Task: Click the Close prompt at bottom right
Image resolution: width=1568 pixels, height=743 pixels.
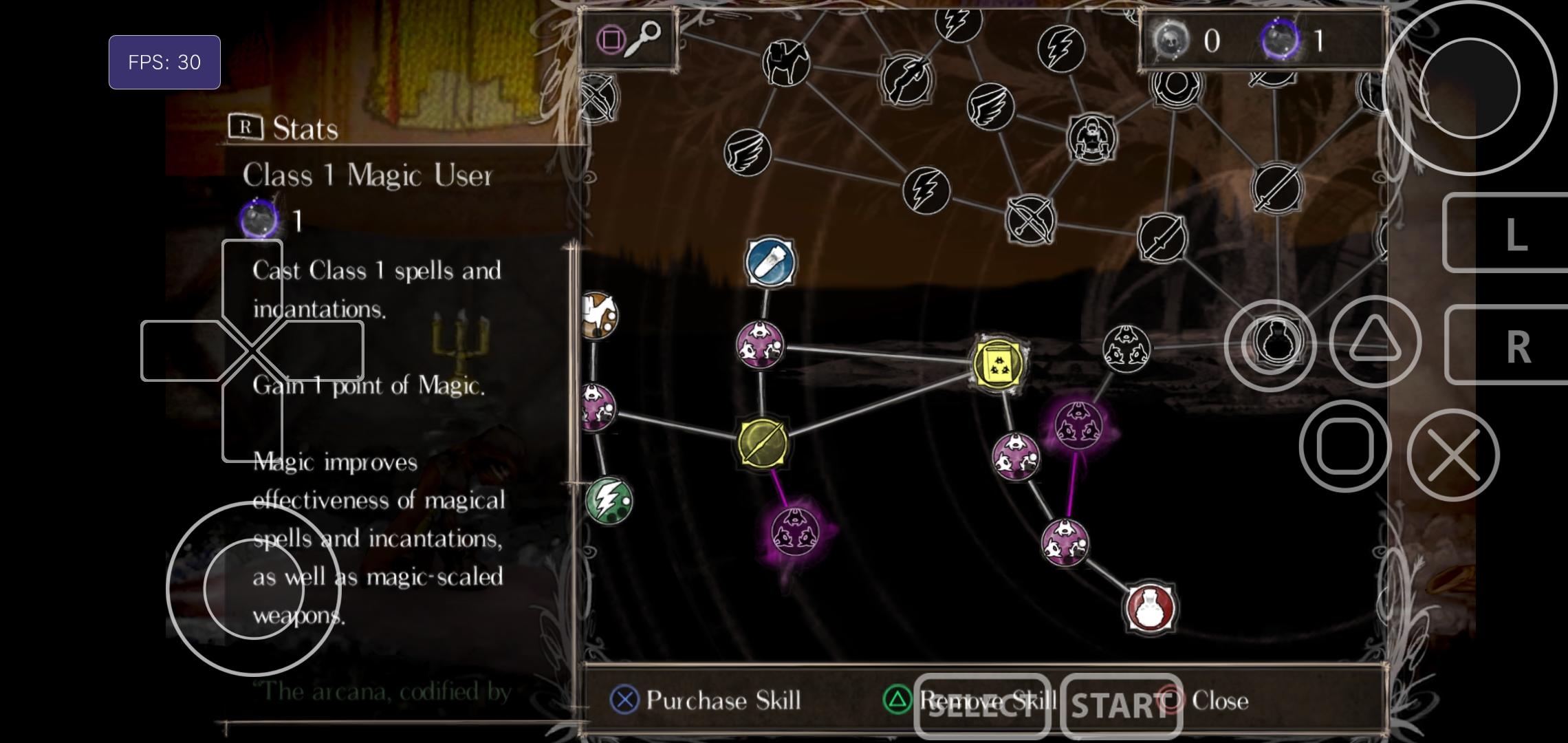Action: click(1198, 701)
